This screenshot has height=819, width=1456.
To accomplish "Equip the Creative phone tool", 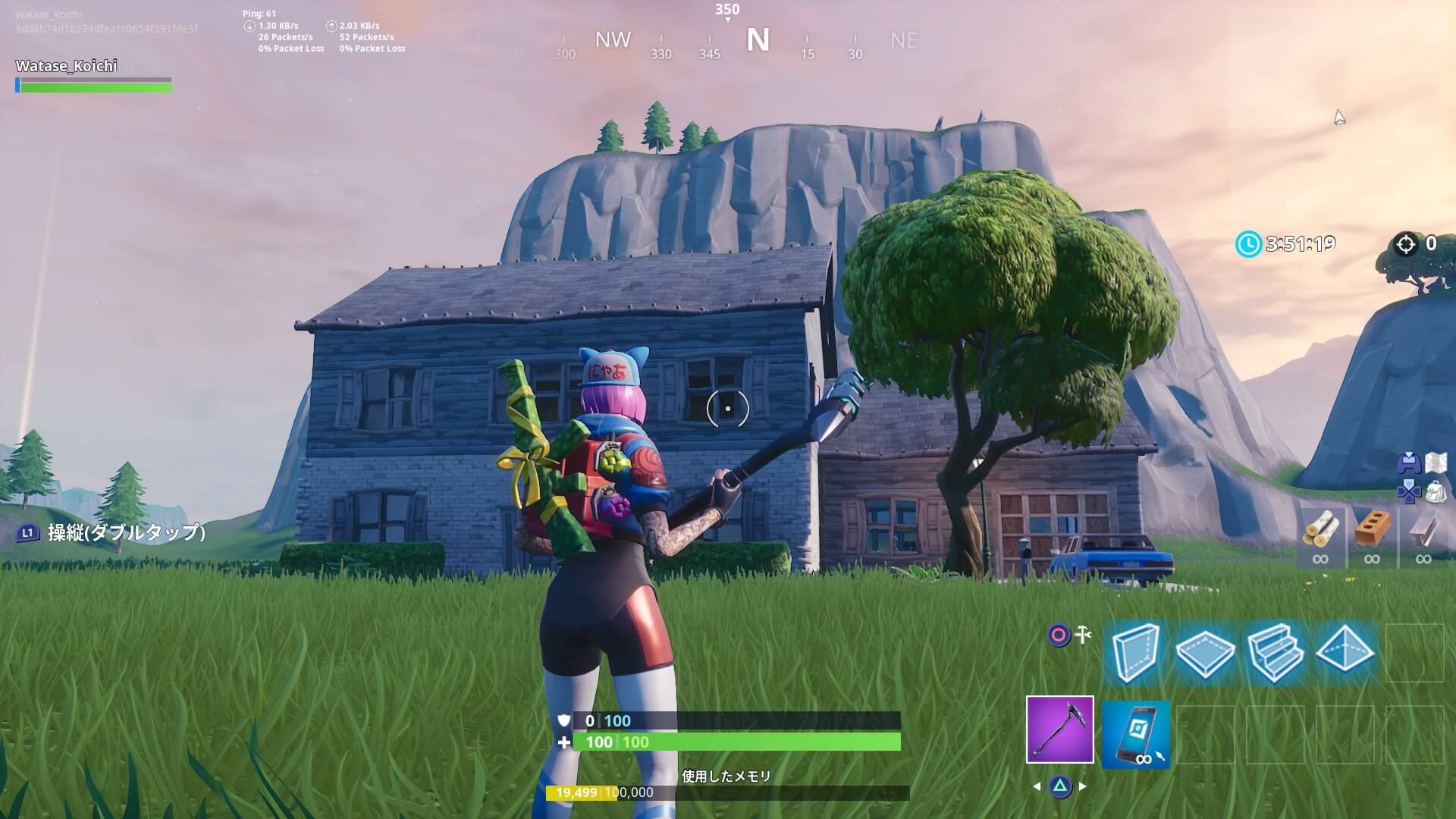I will coord(1135,733).
